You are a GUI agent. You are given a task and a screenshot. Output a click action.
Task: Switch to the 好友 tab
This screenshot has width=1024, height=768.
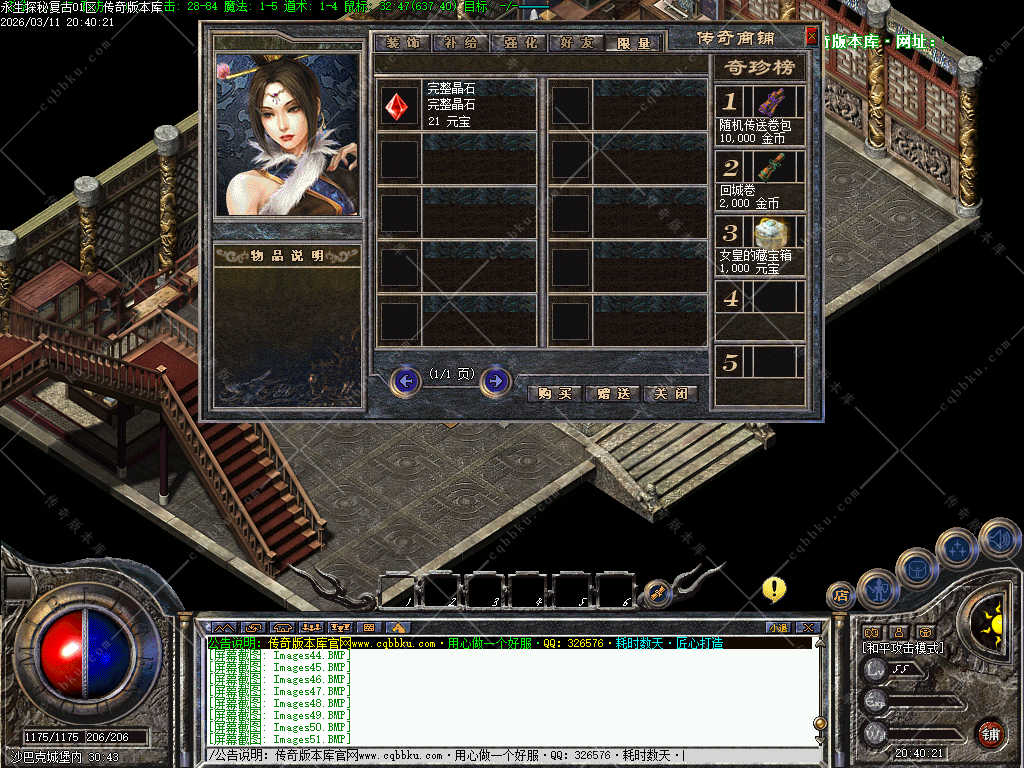pyautogui.click(x=576, y=43)
